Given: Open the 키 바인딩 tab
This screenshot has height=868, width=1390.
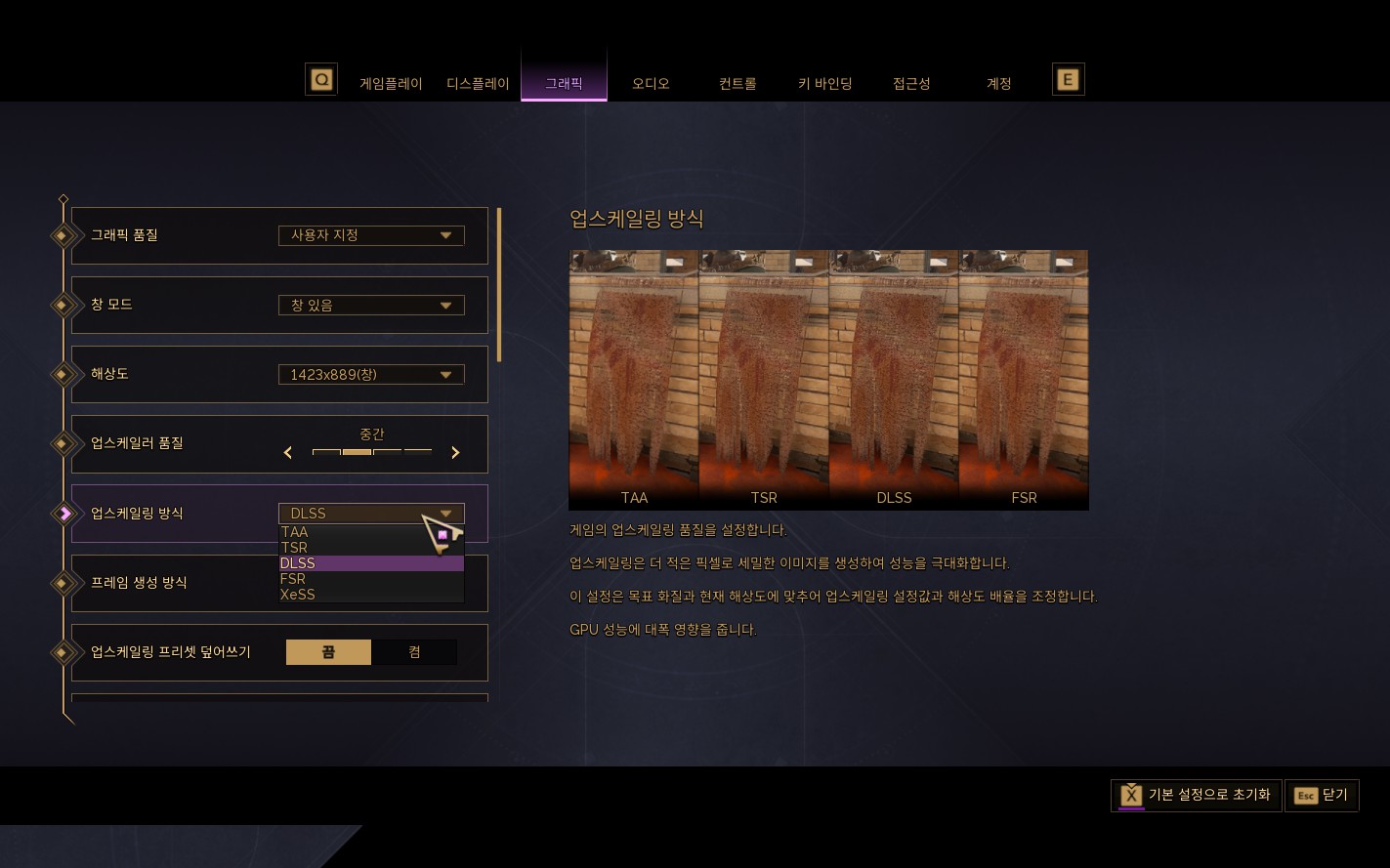Looking at the screenshot, I should coord(824,84).
